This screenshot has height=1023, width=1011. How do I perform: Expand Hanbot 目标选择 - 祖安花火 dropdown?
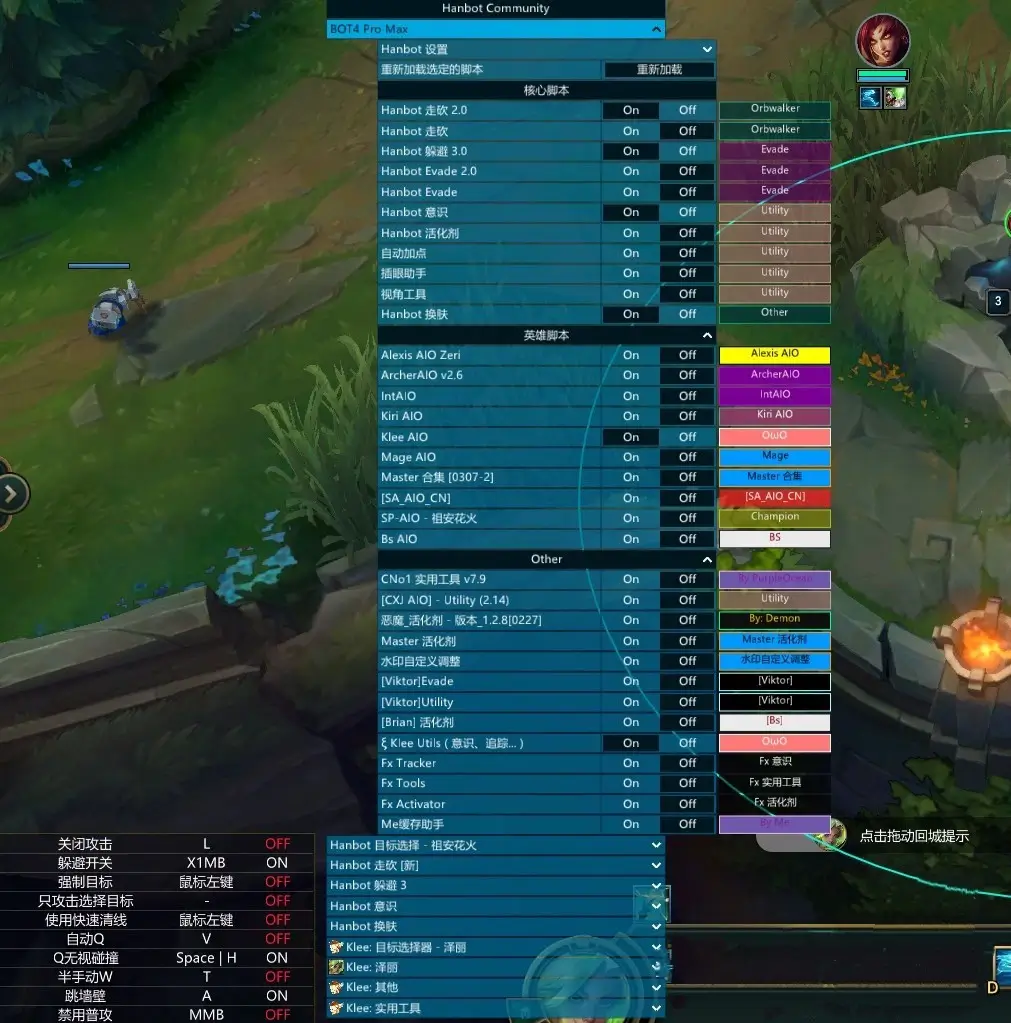pos(656,845)
